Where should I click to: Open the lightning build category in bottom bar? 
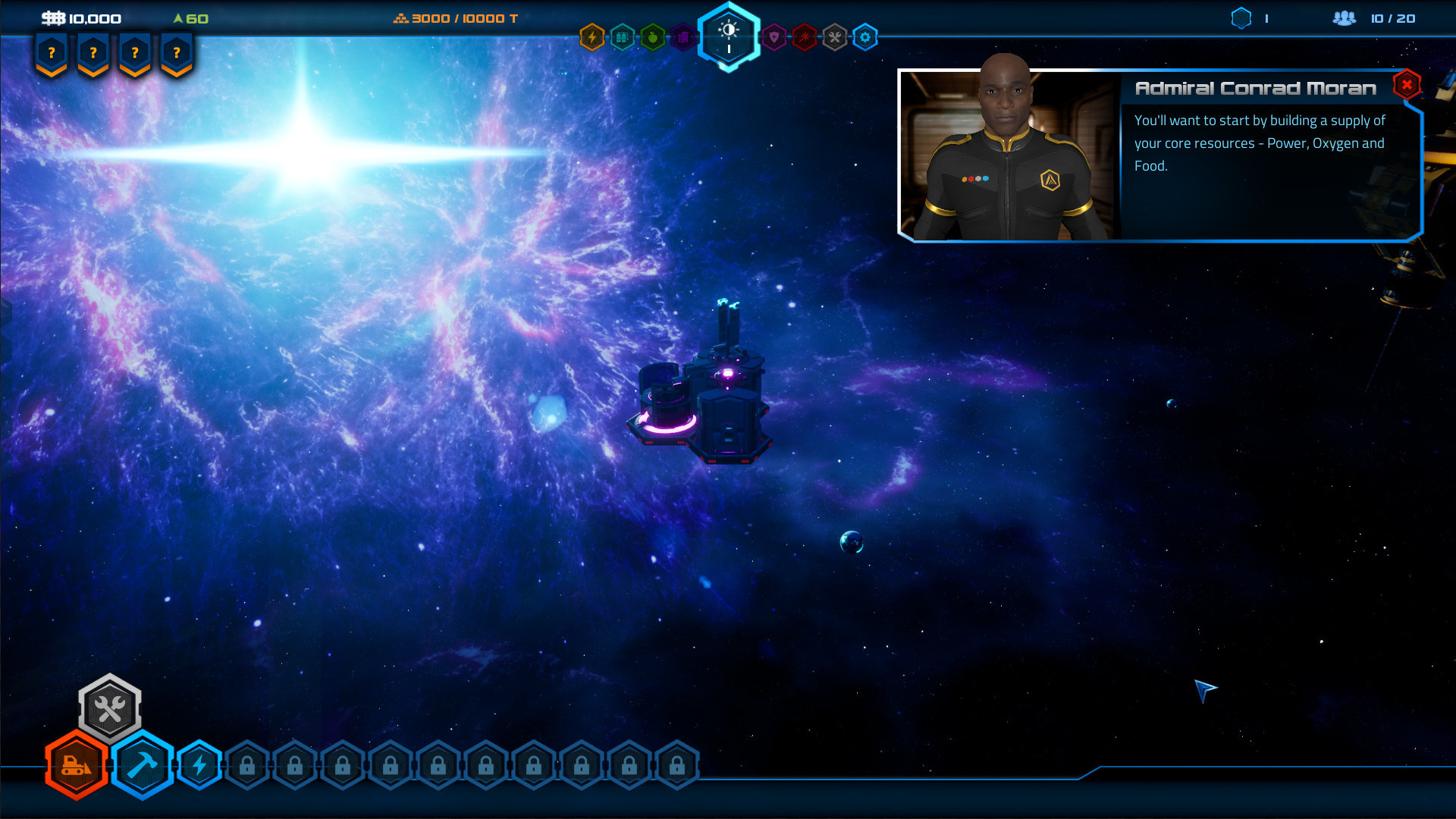(199, 767)
